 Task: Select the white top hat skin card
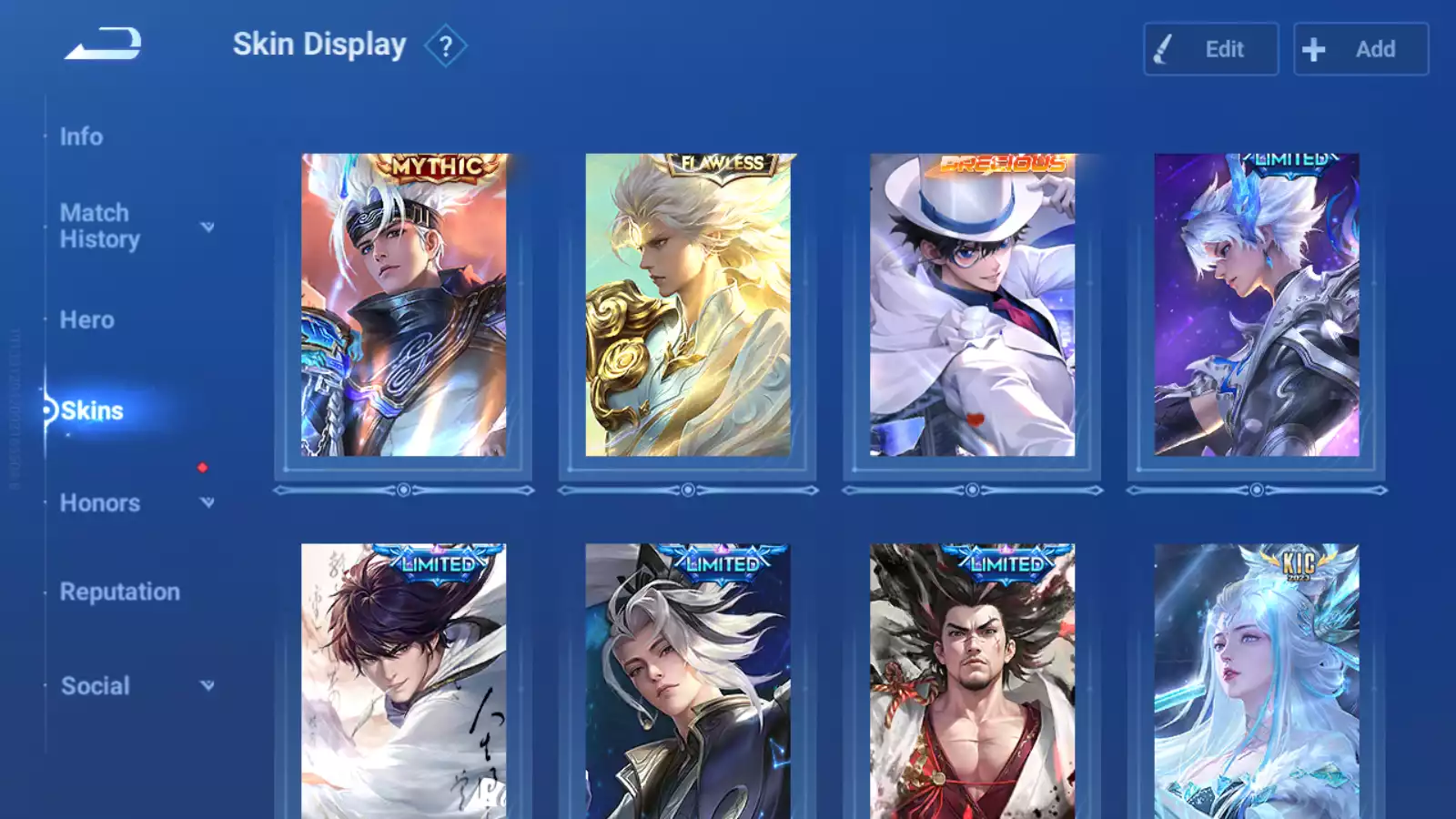(x=972, y=305)
